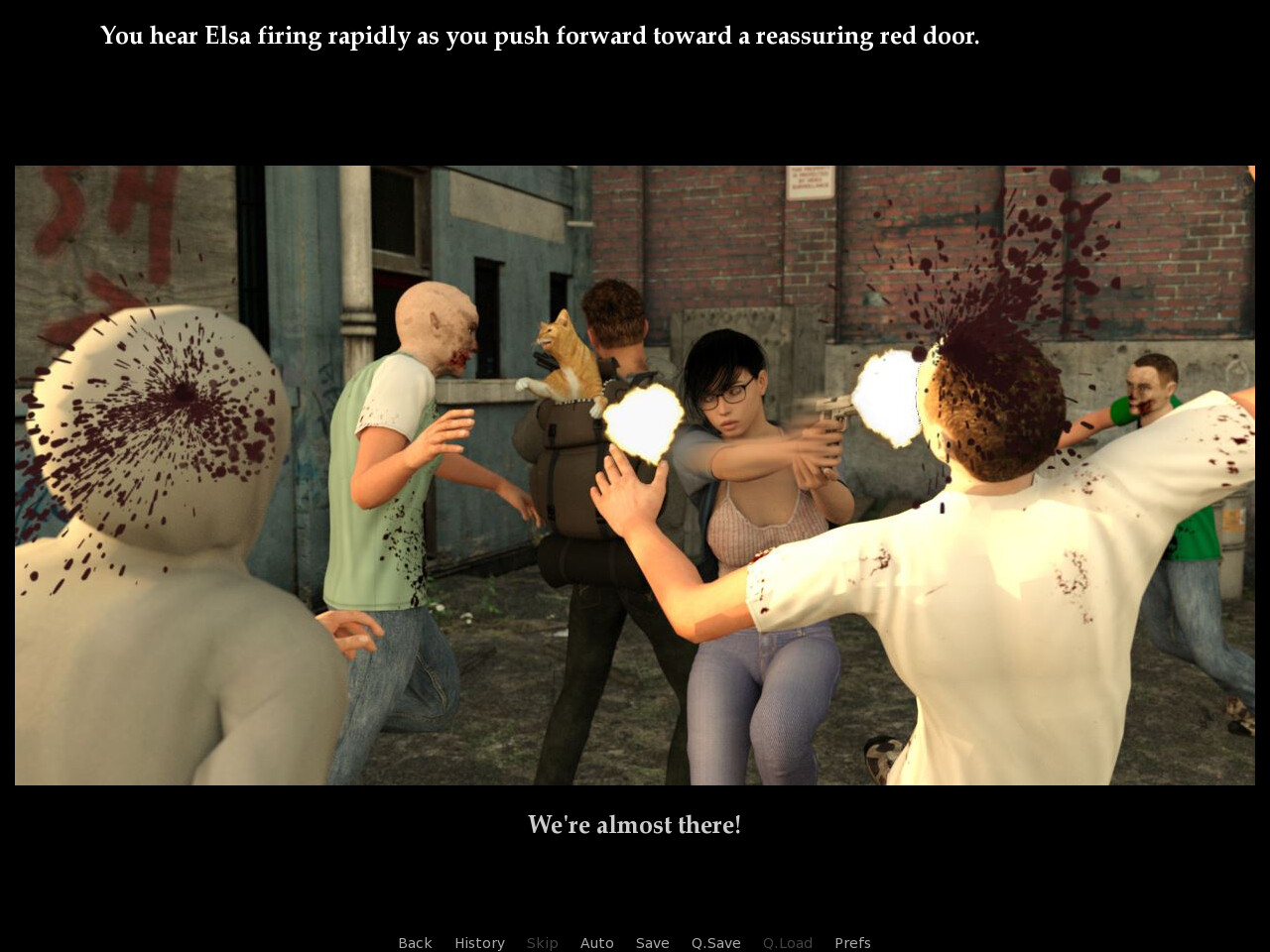Advance past Elsa's firing scene by clicking
The height and width of the screenshot is (952, 1270).
pos(635,476)
